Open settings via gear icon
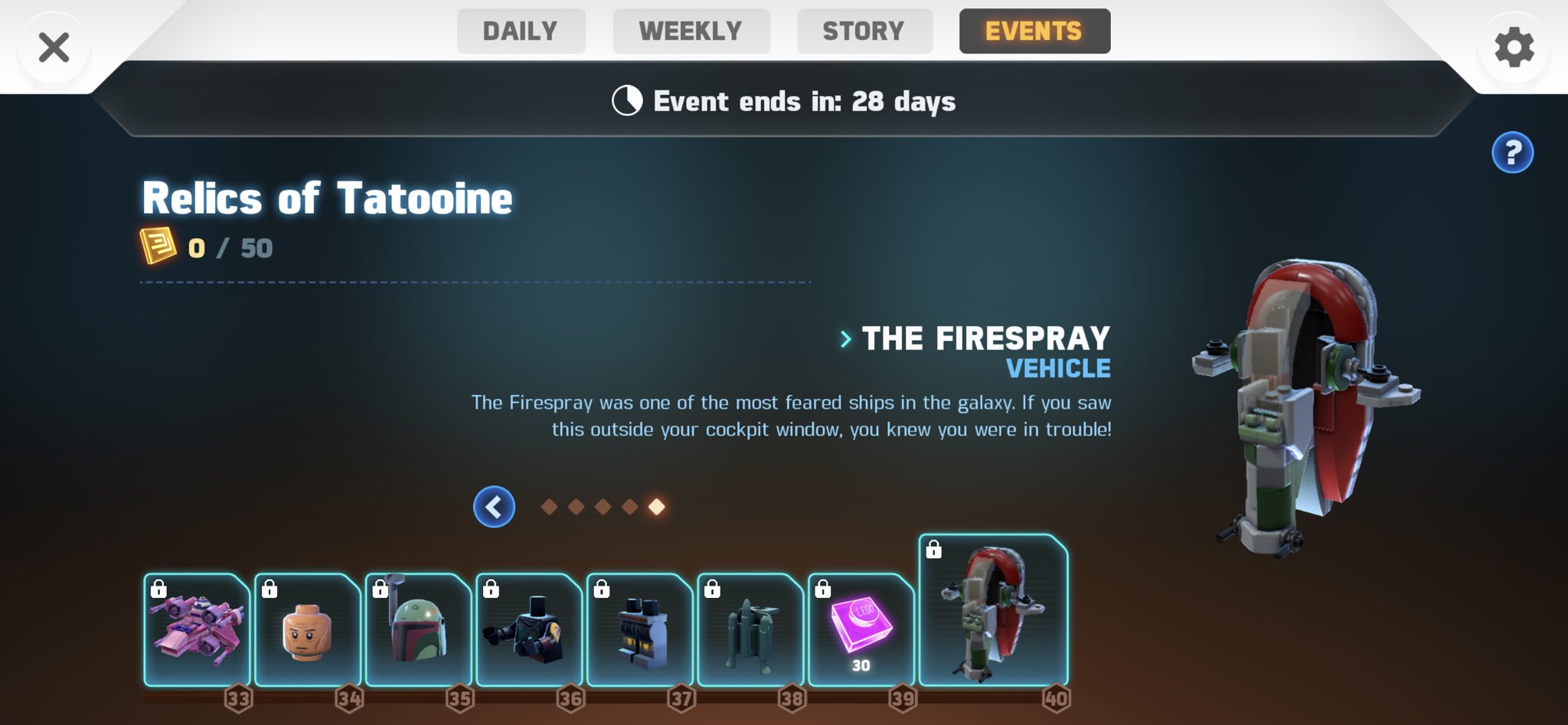The height and width of the screenshot is (725, 1568). tap(1514, 48)
